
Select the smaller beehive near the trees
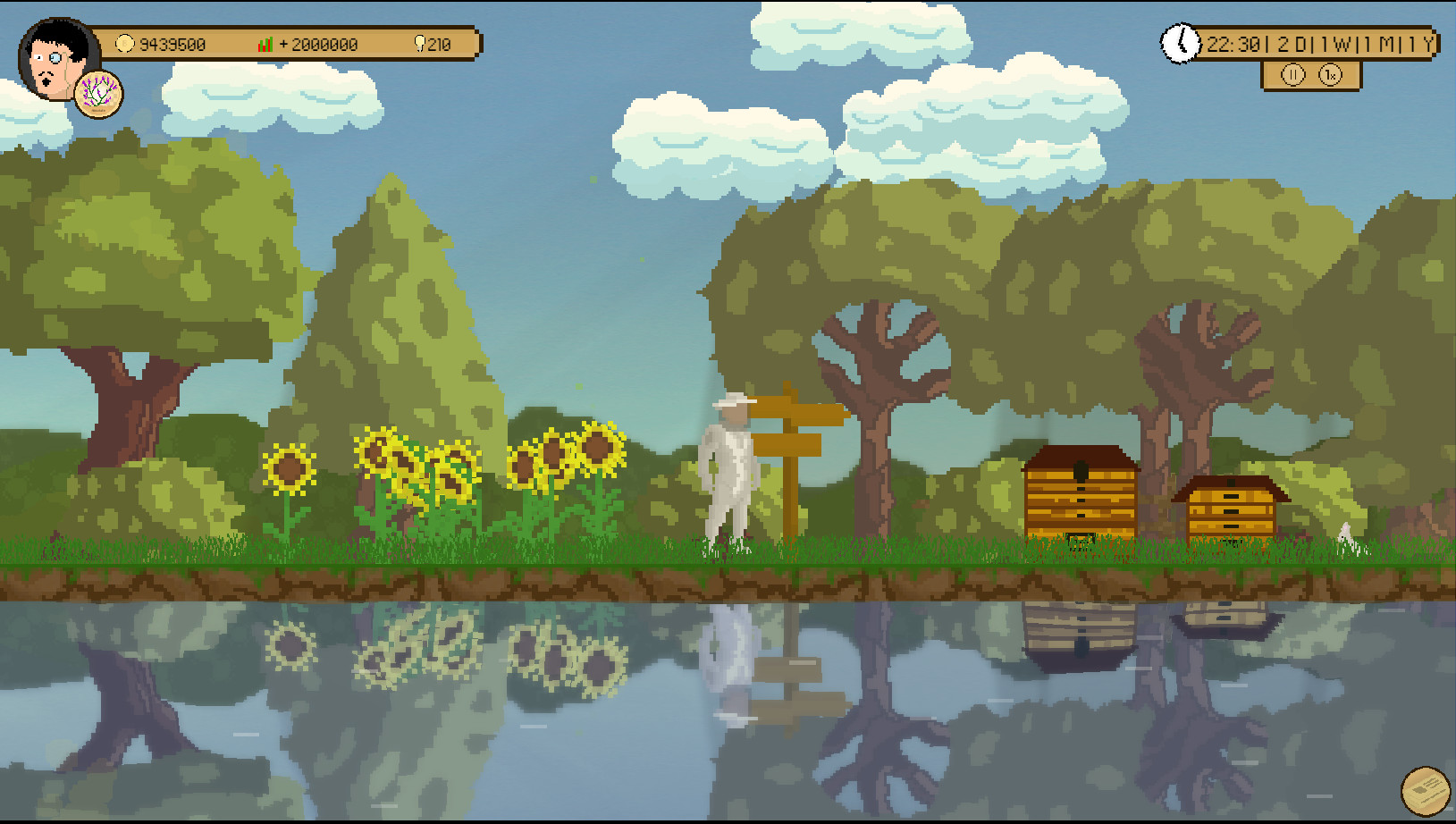point(1231,509)
